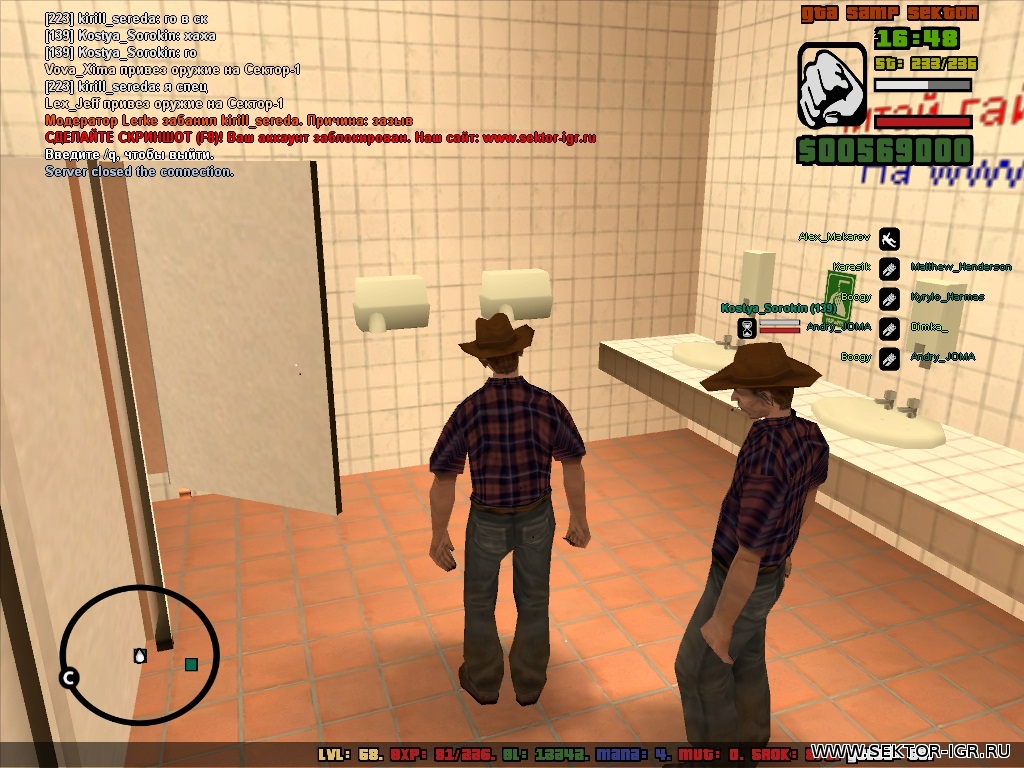
Task: Click the Matthew_Henderson victim name
Action: [x=960, y=267]
